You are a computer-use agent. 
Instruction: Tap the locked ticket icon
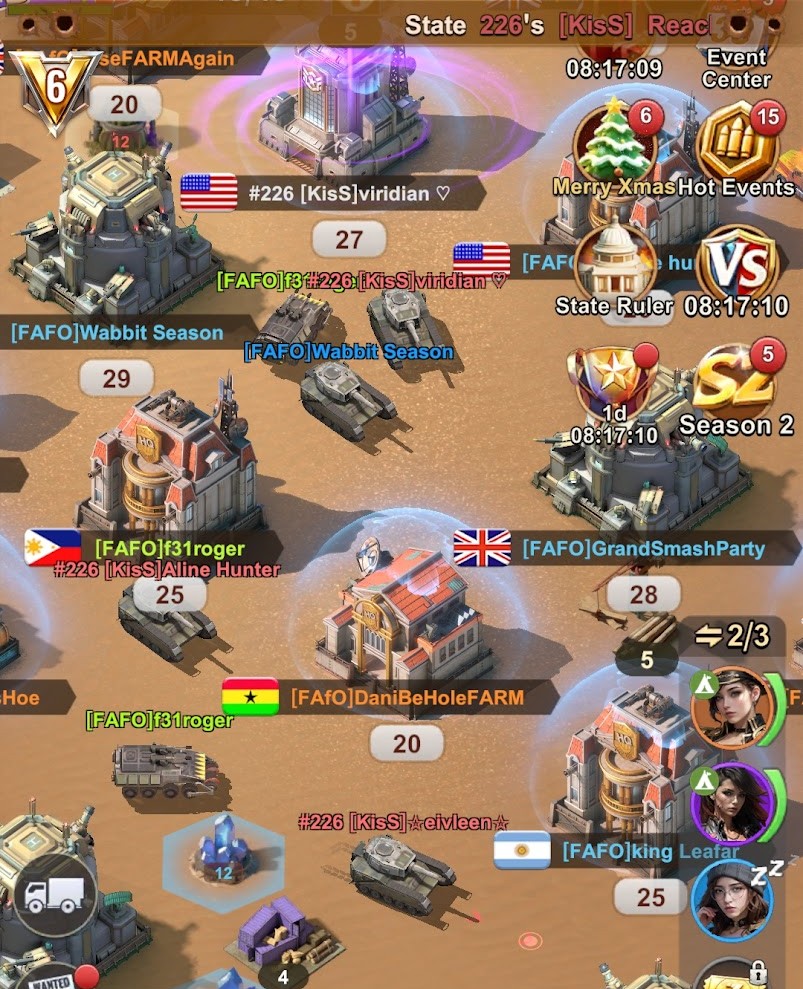pos(733,975)
